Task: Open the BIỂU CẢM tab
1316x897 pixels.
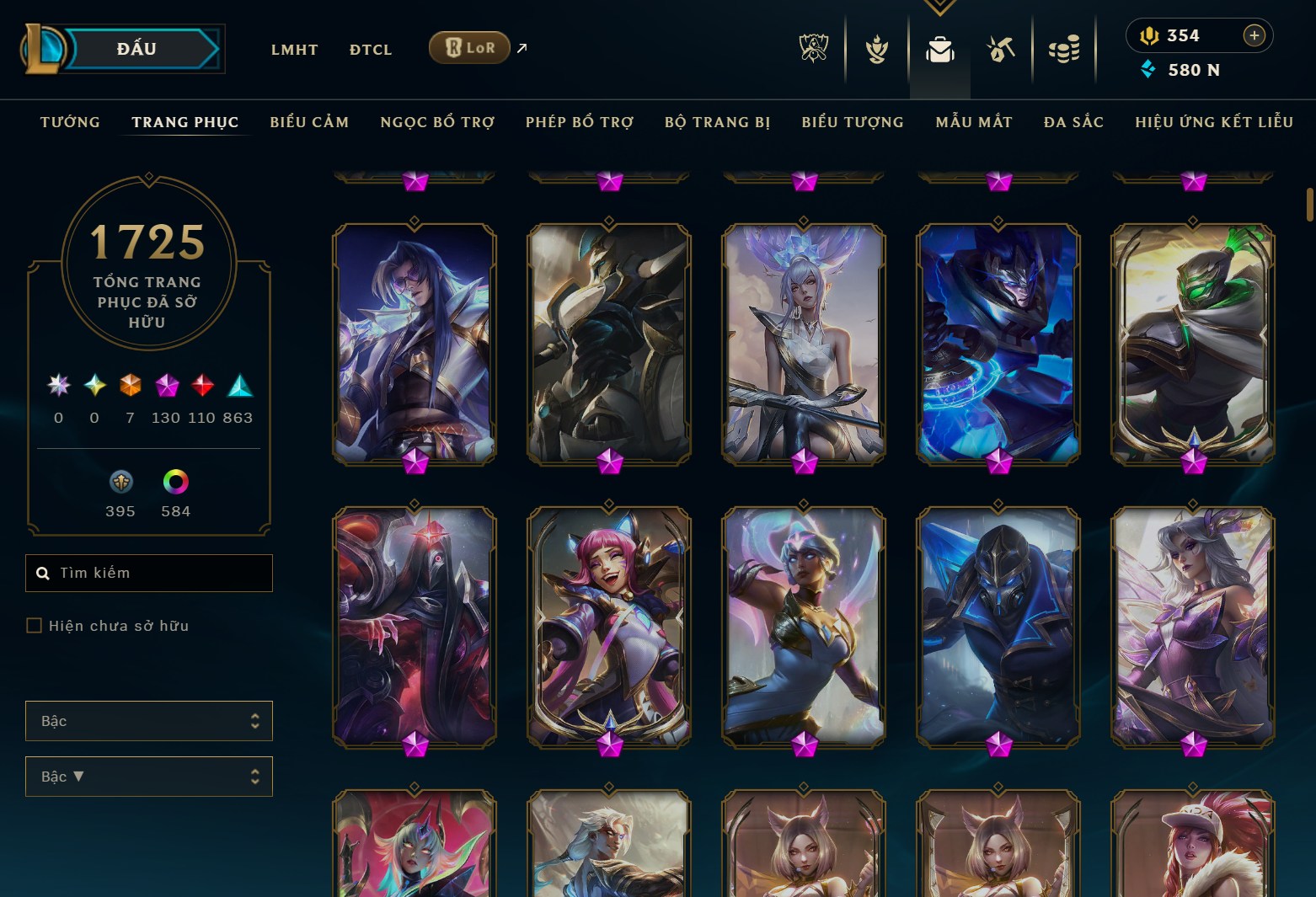Action: (309, 122)
